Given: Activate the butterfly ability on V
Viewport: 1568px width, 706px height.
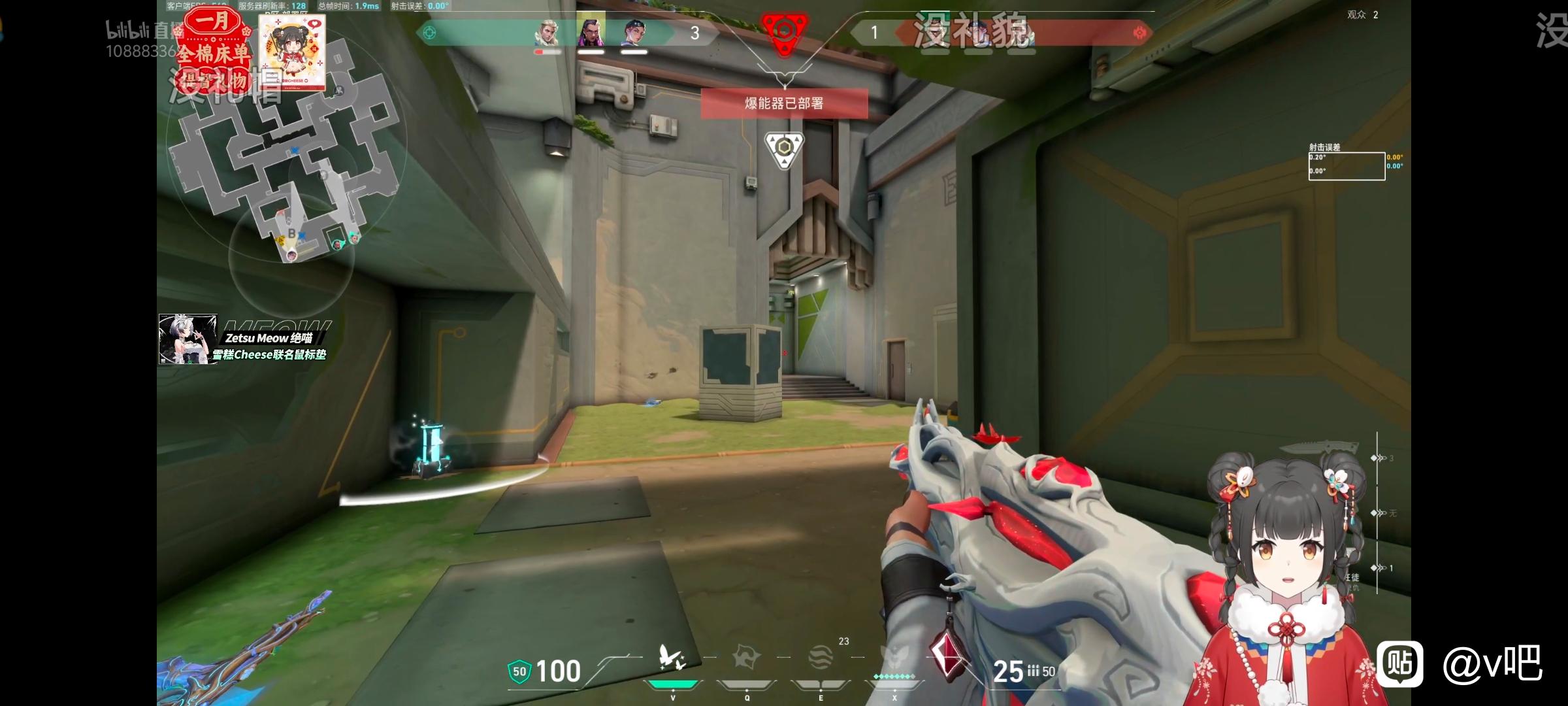Looking at the screenshot, I should coord(672,658).
